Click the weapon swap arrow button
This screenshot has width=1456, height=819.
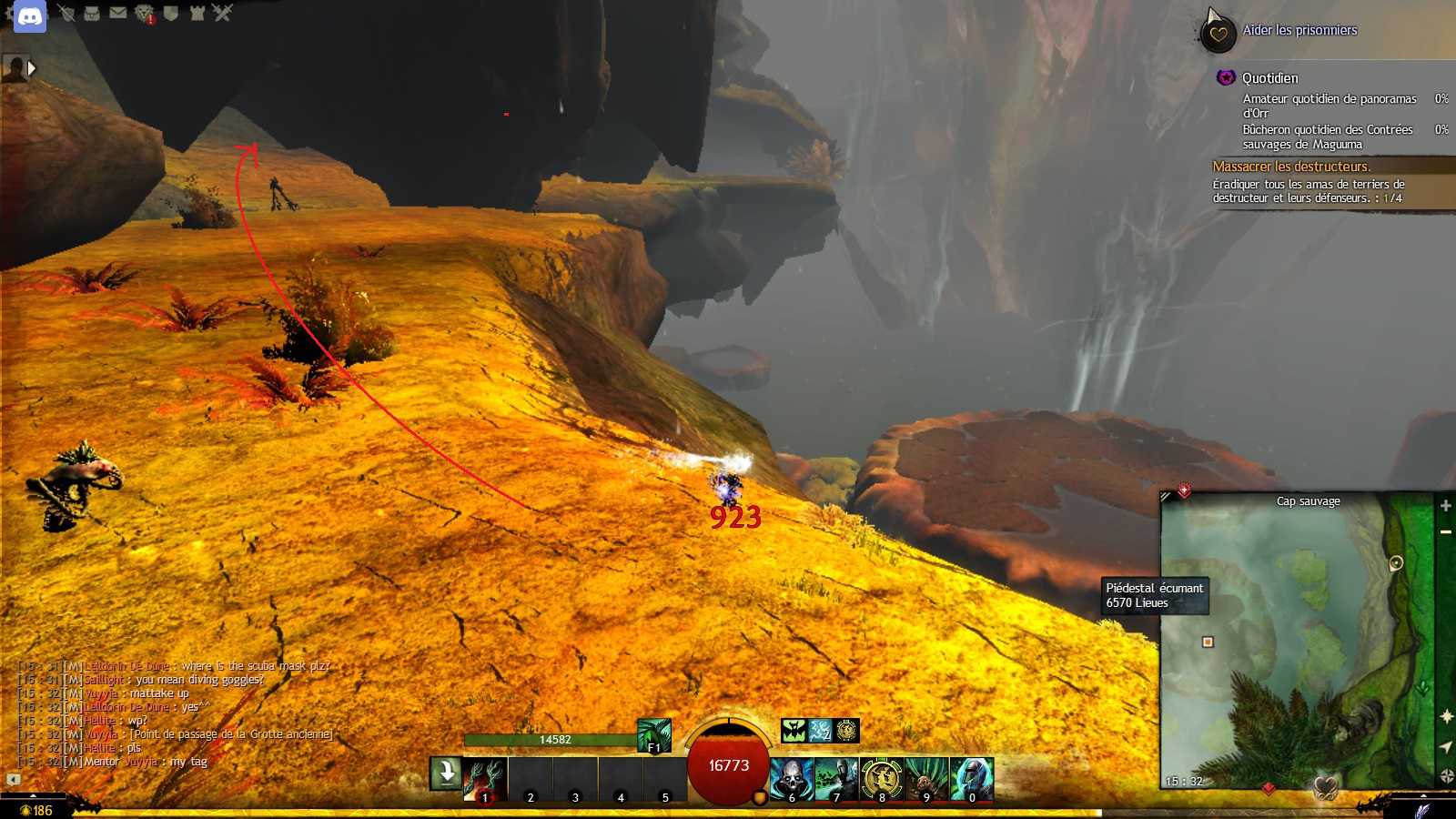point(446,773)
